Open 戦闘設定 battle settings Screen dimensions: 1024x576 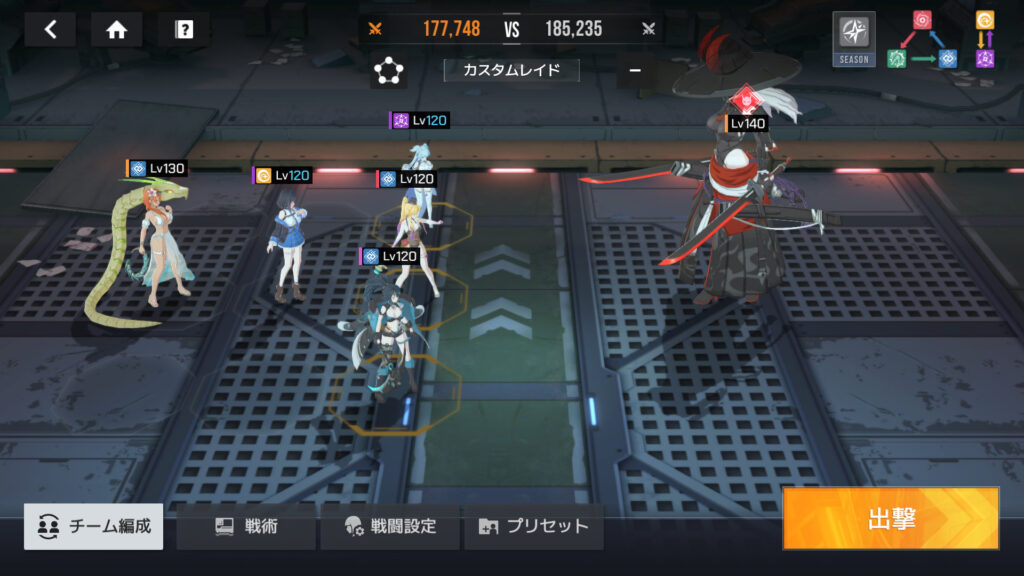390,526
